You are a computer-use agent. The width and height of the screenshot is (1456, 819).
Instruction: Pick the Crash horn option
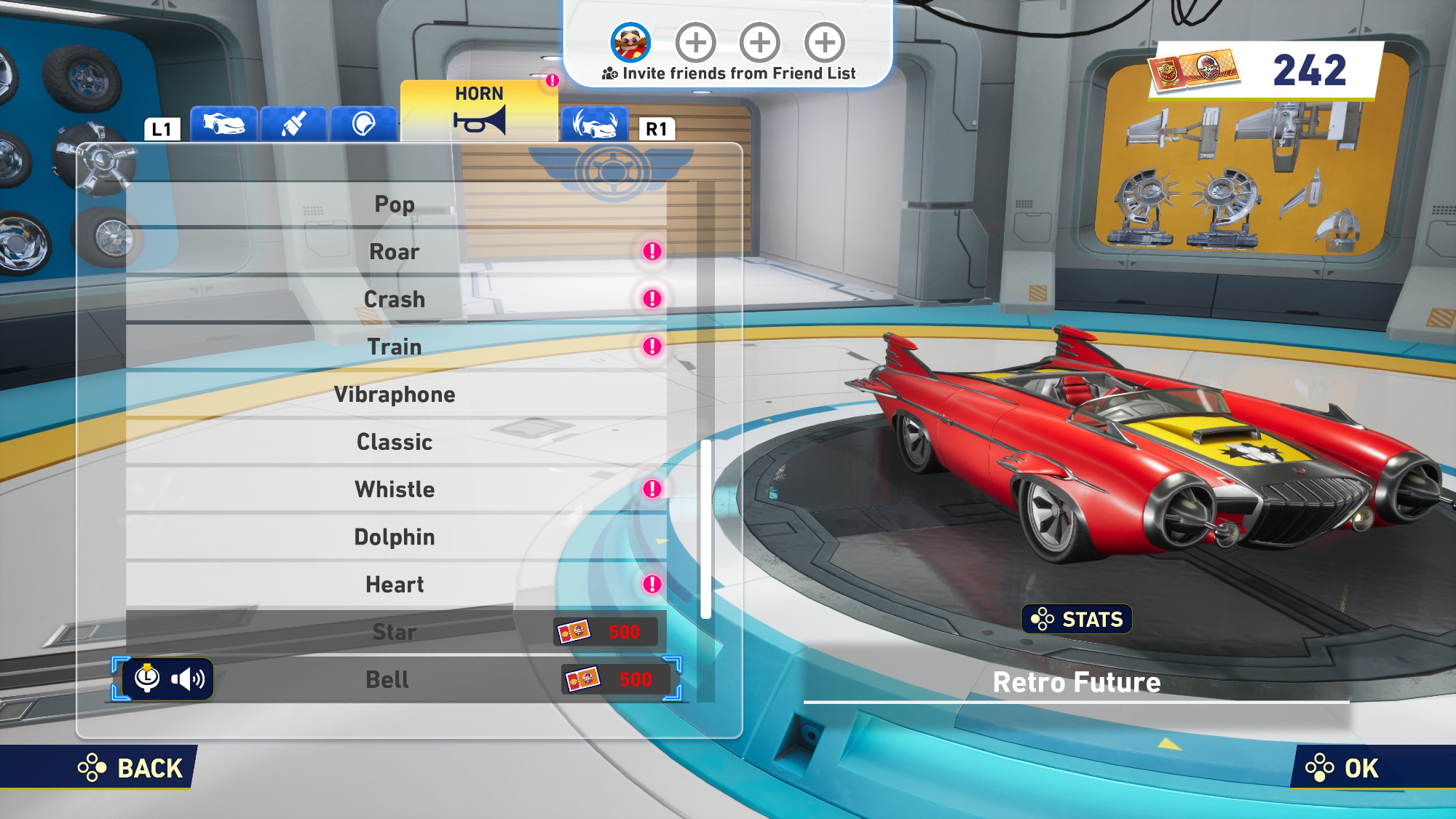pos(395,299)
